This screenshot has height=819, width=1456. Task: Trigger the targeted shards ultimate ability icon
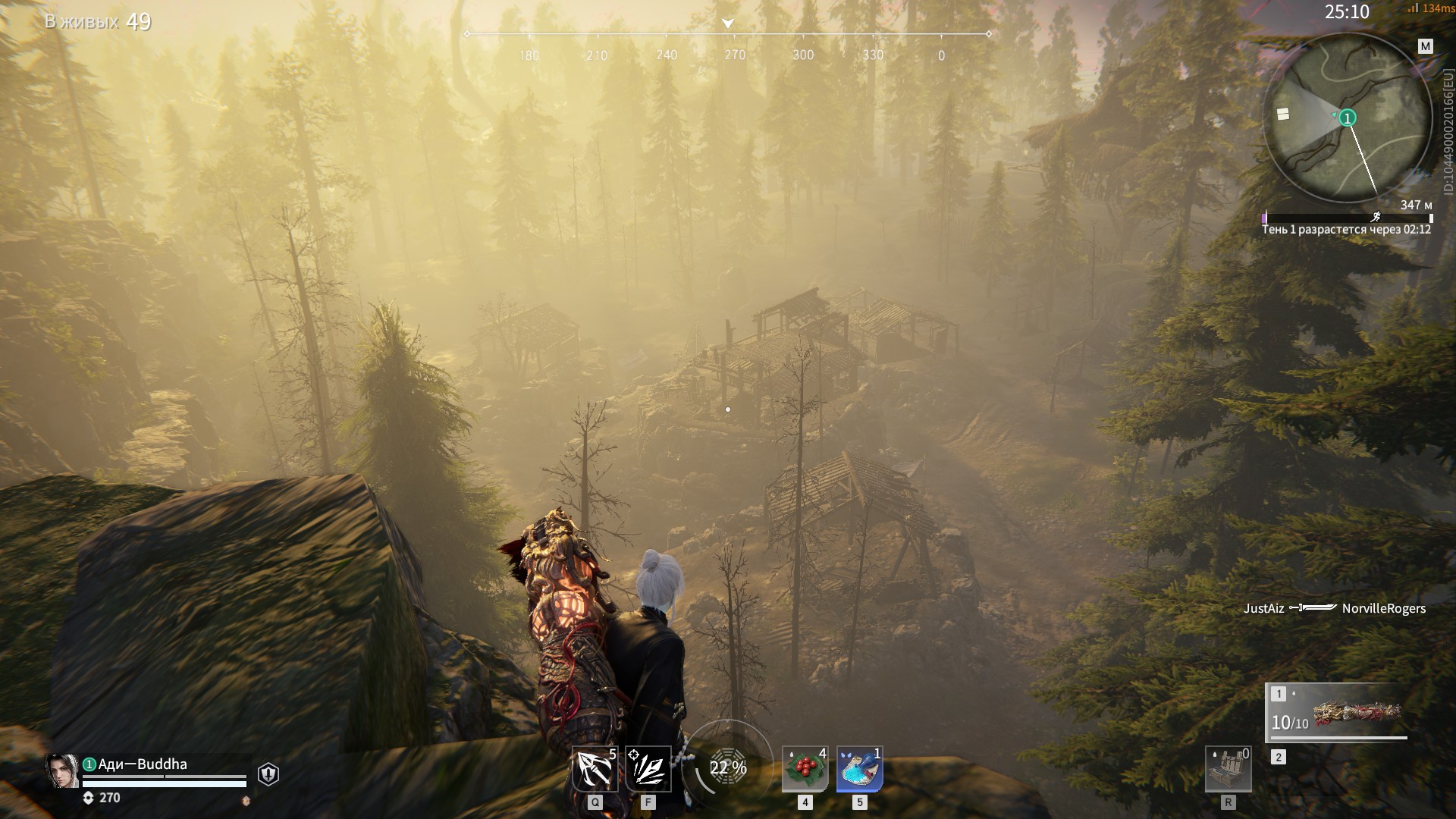(x=648, y=769)
